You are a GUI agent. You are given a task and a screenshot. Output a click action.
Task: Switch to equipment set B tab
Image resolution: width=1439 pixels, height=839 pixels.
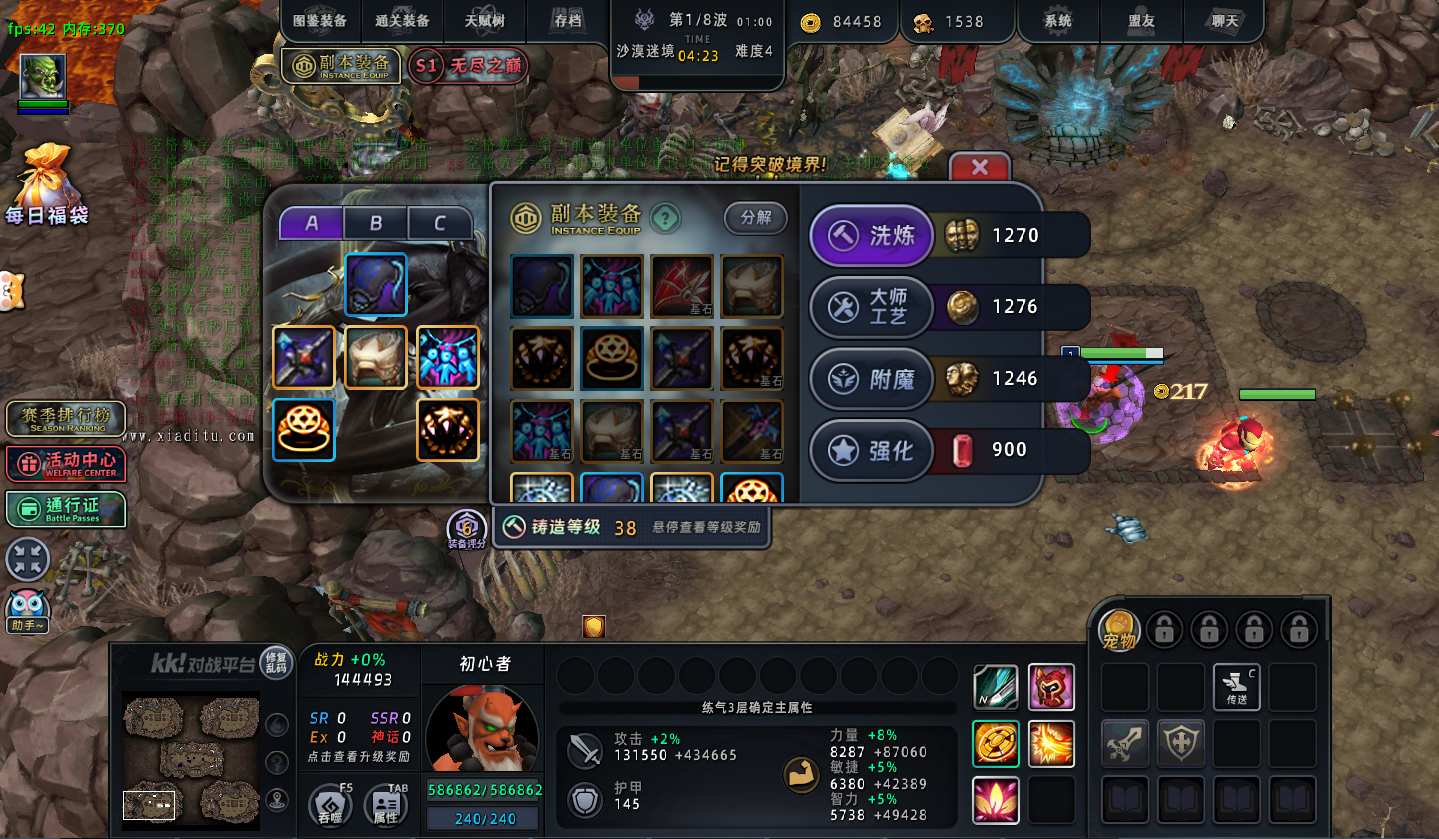pyautogui.click(x=375, y=223)
